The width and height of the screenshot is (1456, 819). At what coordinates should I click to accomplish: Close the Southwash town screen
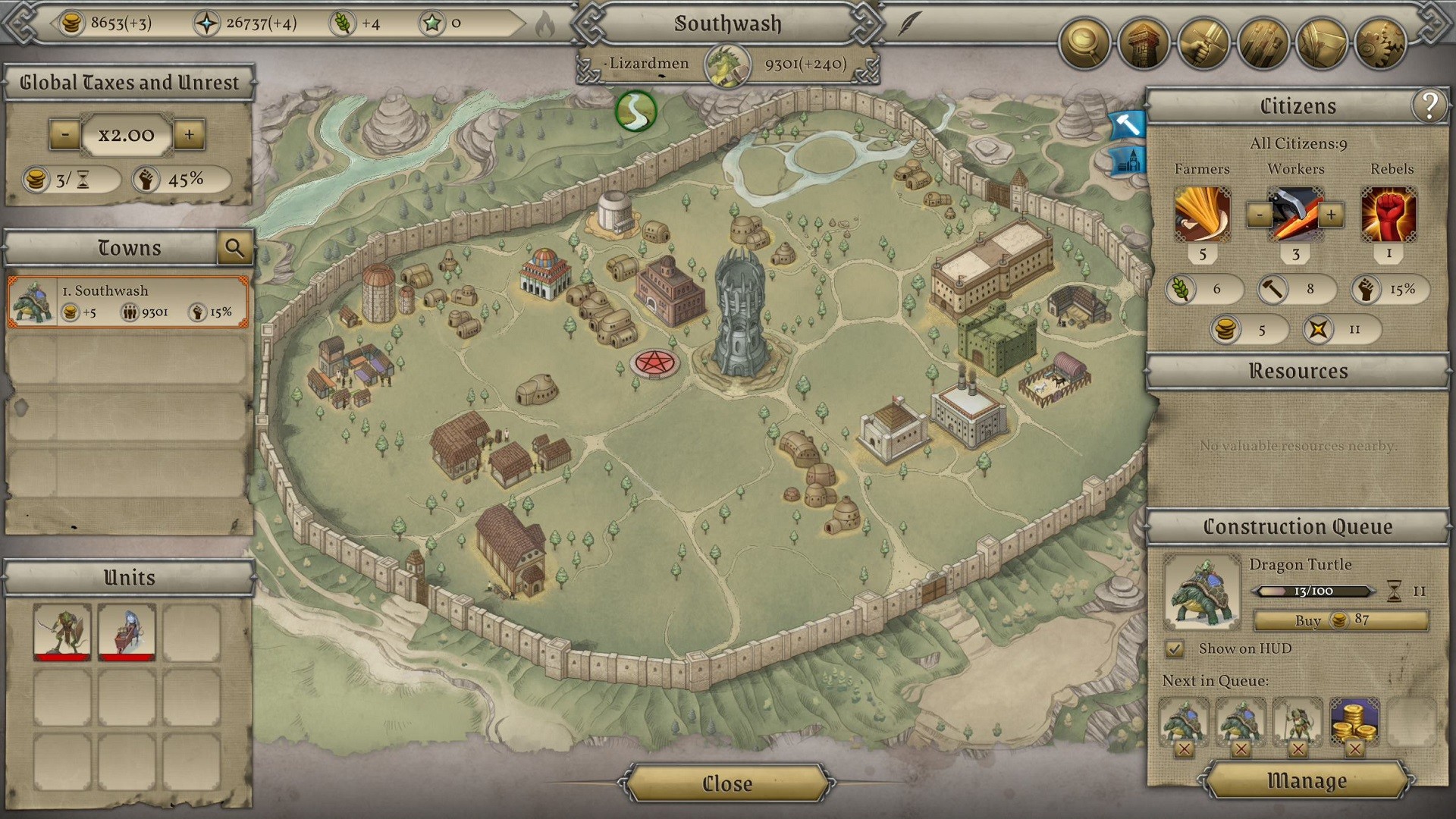[x=726, y=783]
